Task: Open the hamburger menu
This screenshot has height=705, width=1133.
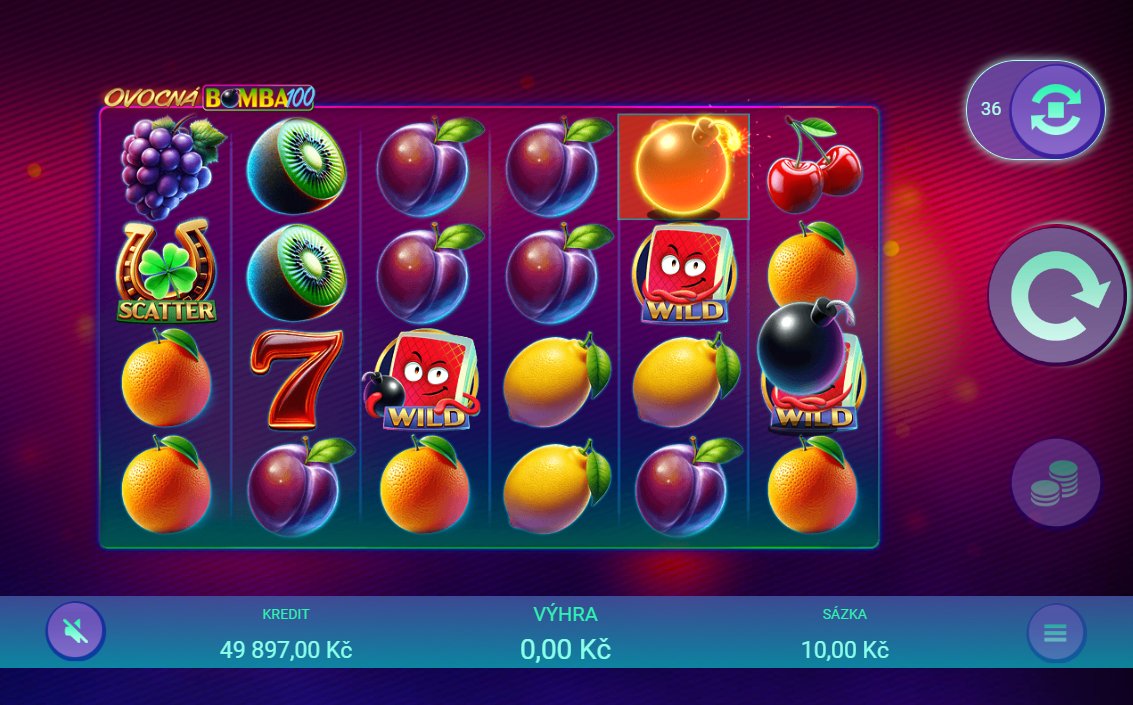Action: pyautogui.click(x=1056, y=633)
